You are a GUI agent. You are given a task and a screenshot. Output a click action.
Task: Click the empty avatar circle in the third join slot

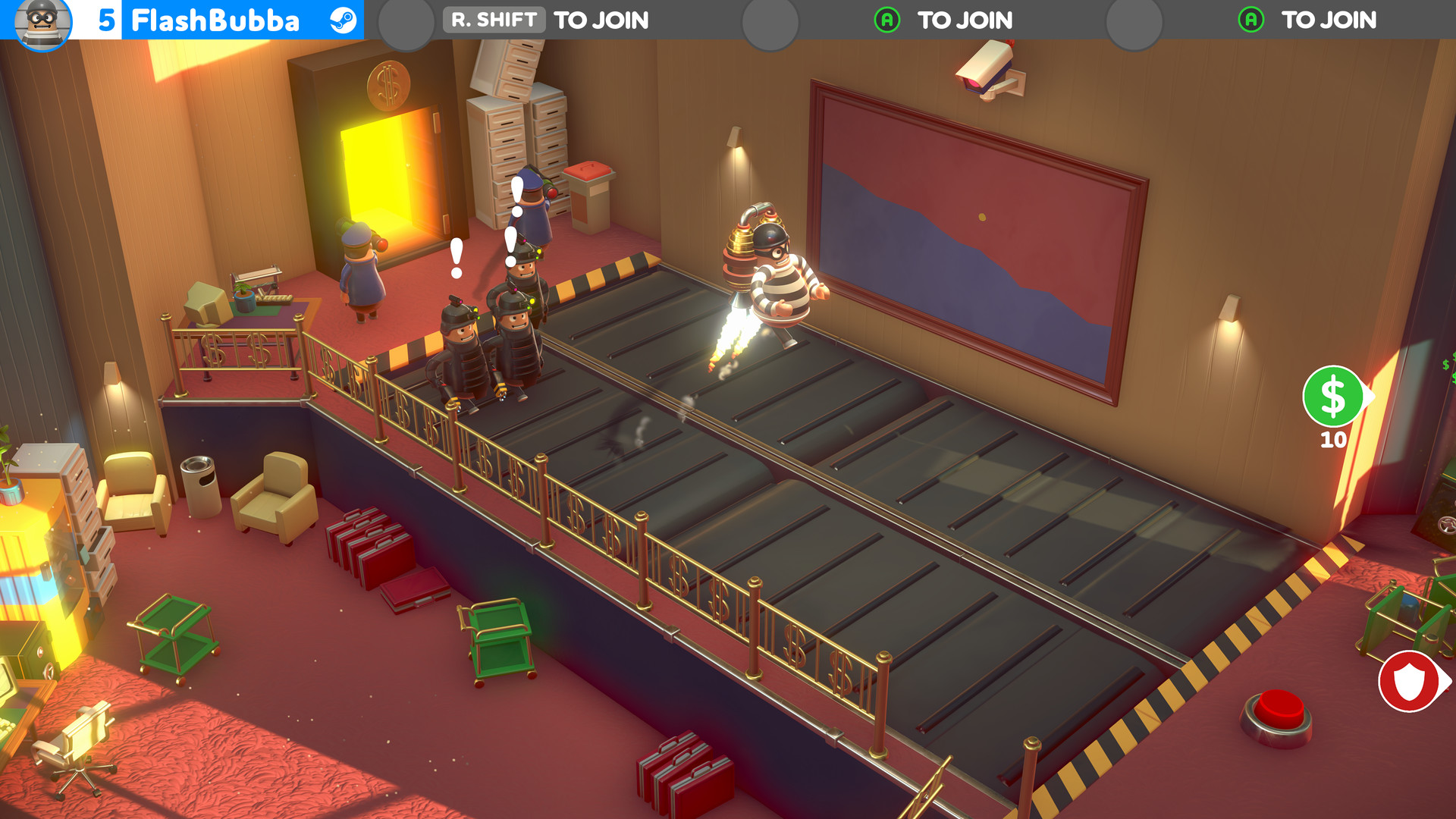tap(772, 18)
